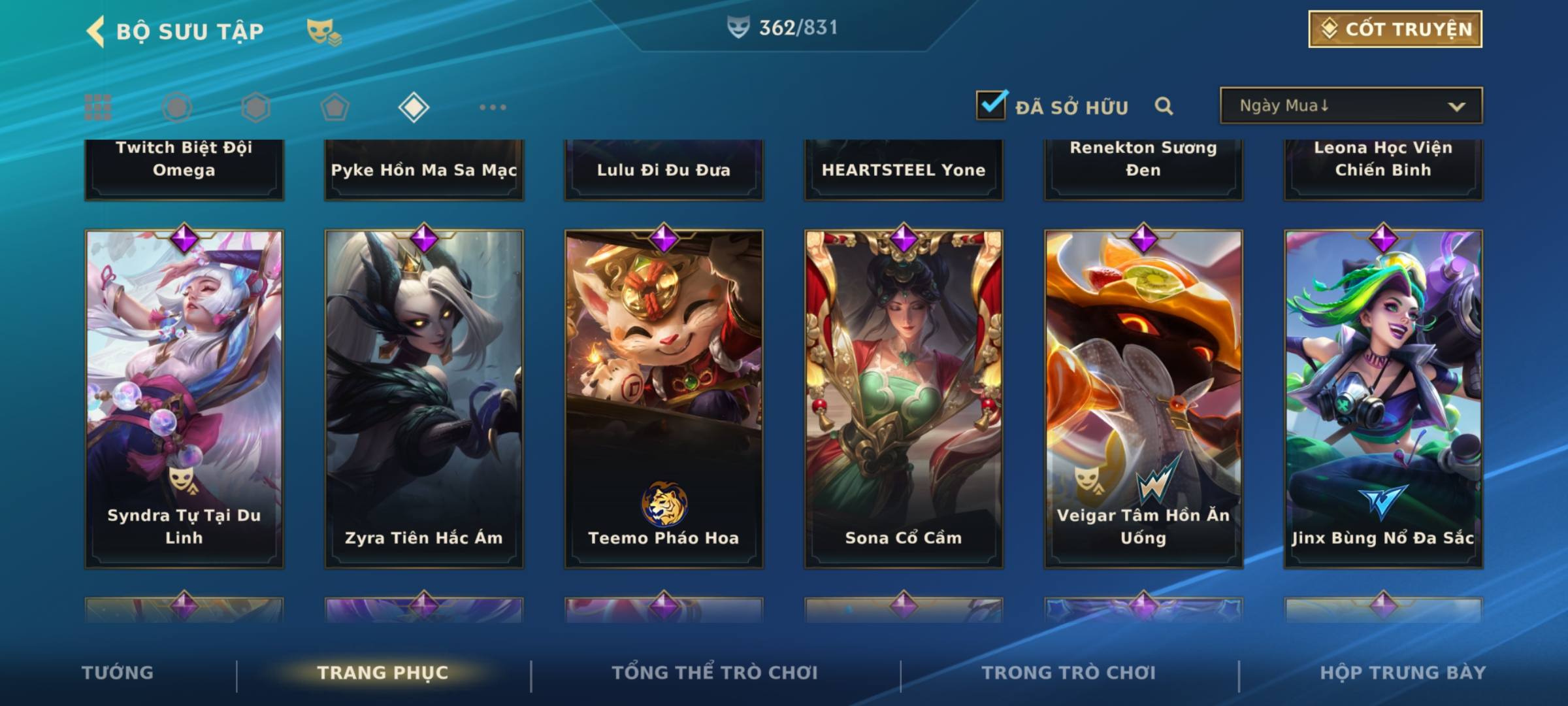This screenshot has height=706, width=1568.
Task: Open Jinx Bùng Nổ Đa Sắc skin
Action: 1383,399
